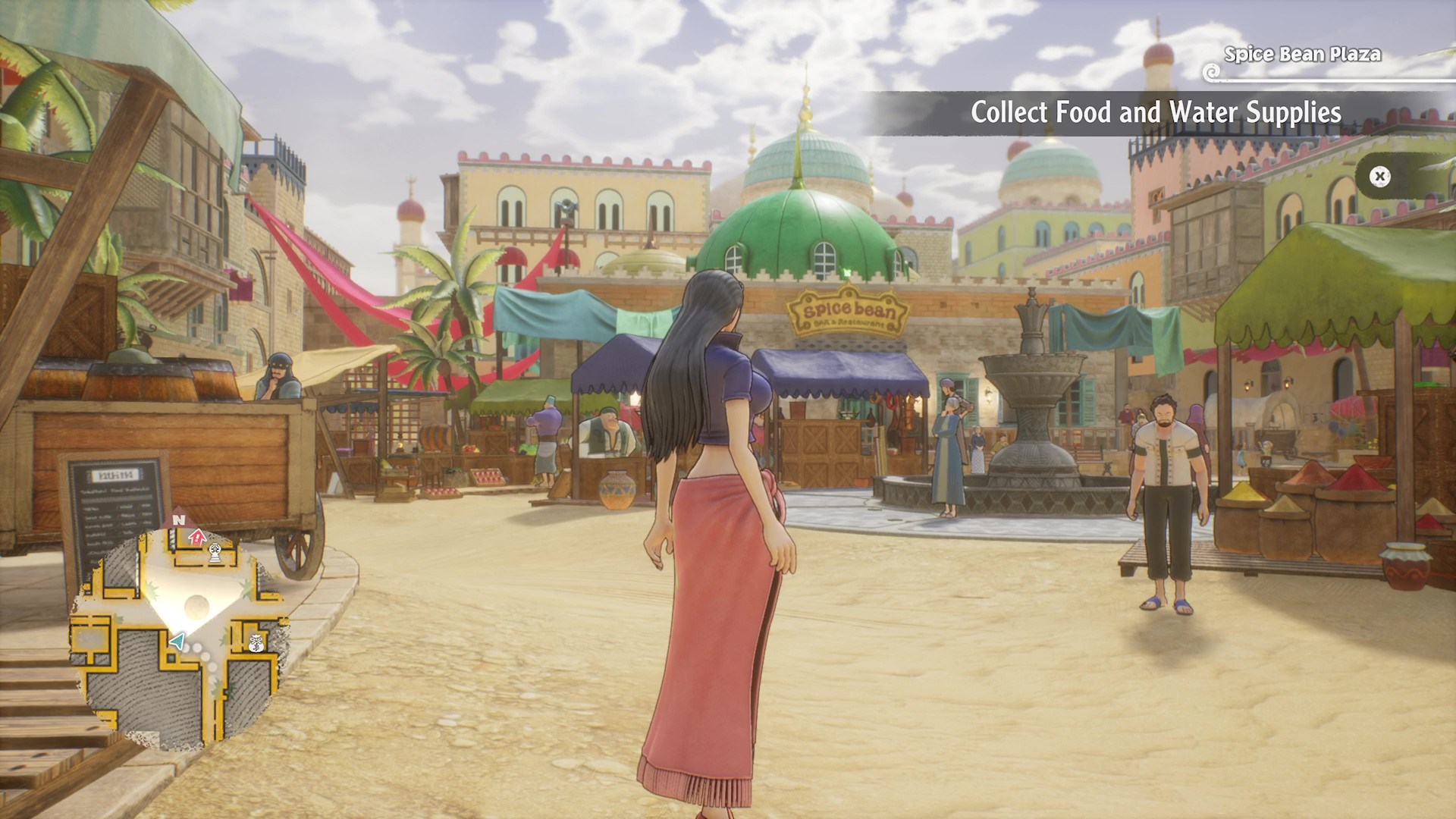Click the N compass marker above the minimap
The width and height of the screenshot is (1456, 819).
(x=179, y=519)
